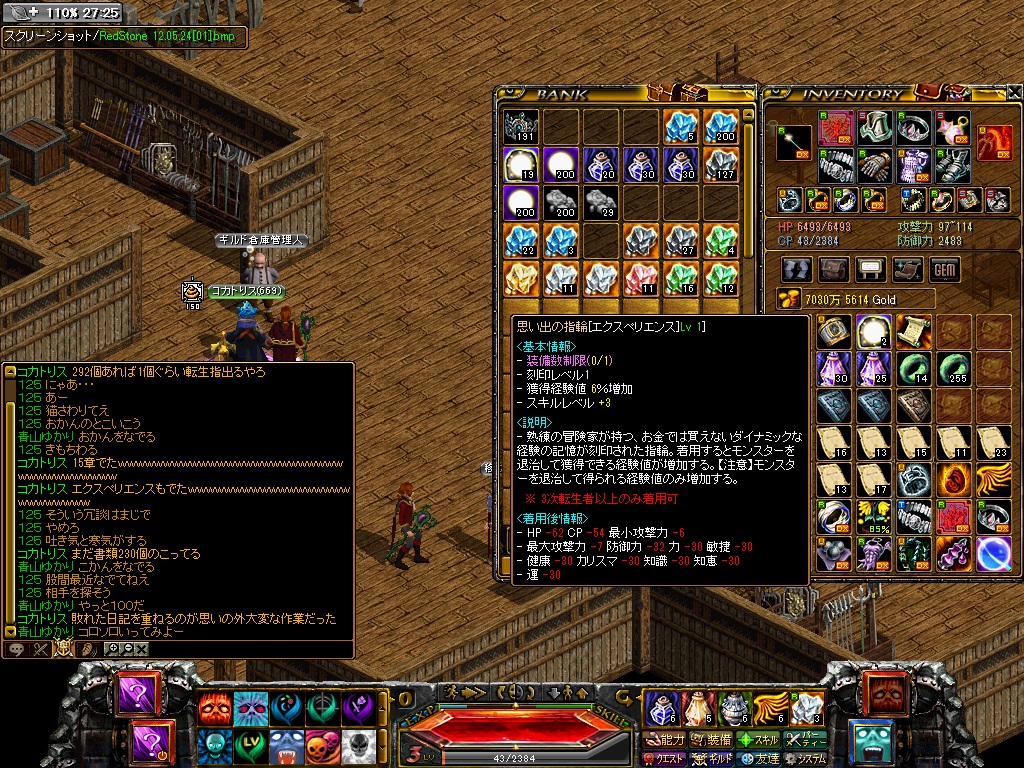Open the ギルド (Guild) menu
Viewport: 1024px width, 768px height.
click(711, 759)
